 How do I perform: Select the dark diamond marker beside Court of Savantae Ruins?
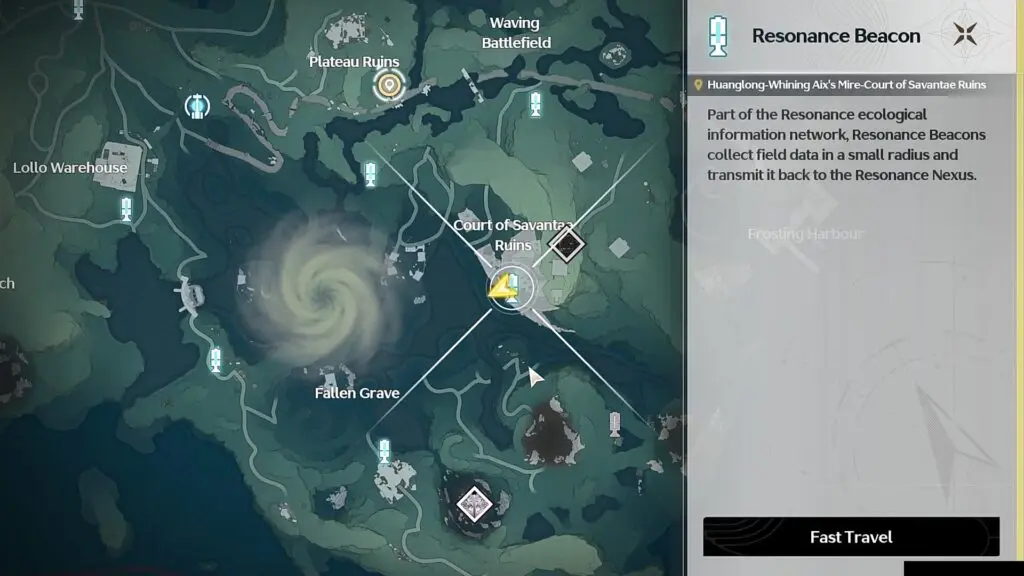[567, 243]
